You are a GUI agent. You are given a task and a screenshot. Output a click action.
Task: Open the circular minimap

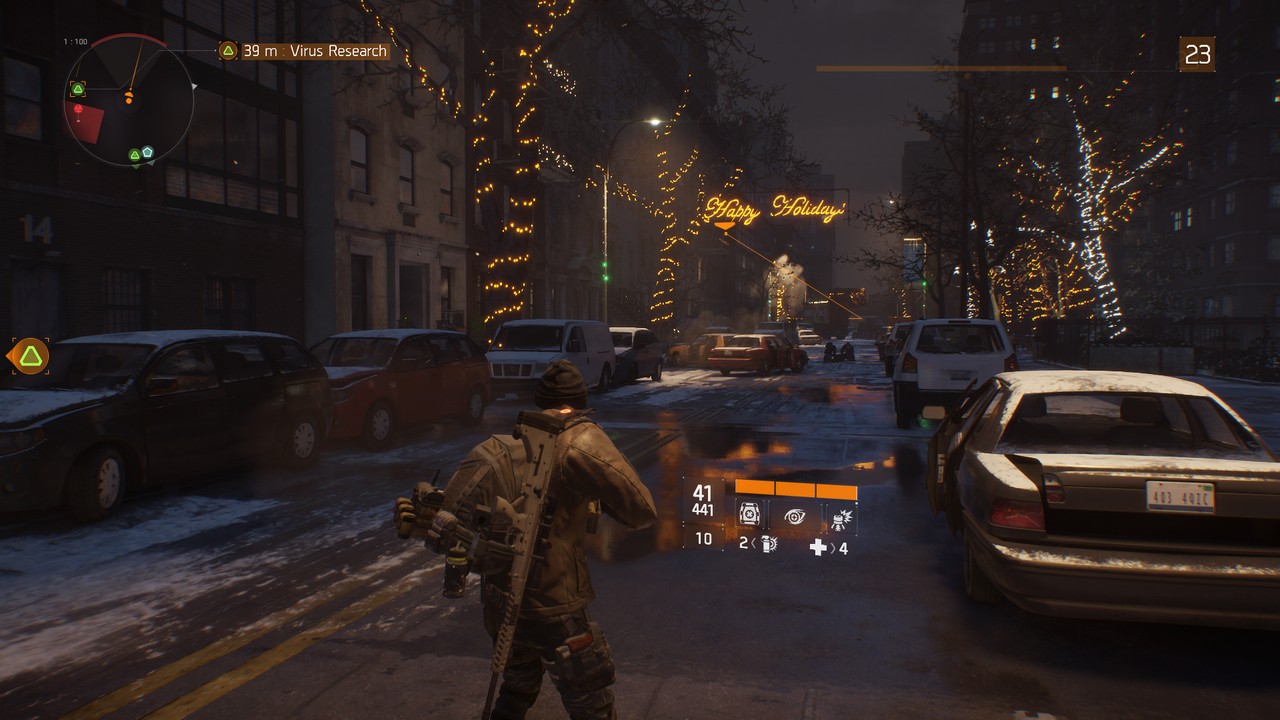click(x=129, y=100)
